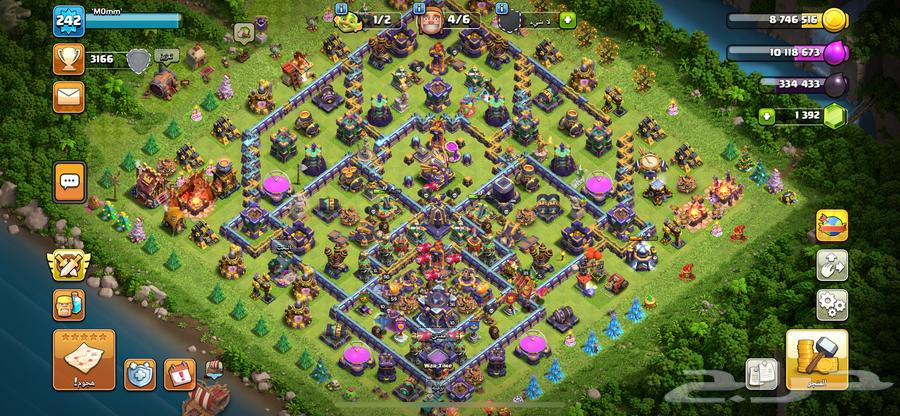Open the Shop with the hammer and coins
This screenshot has height=416, width=900.
817,360
